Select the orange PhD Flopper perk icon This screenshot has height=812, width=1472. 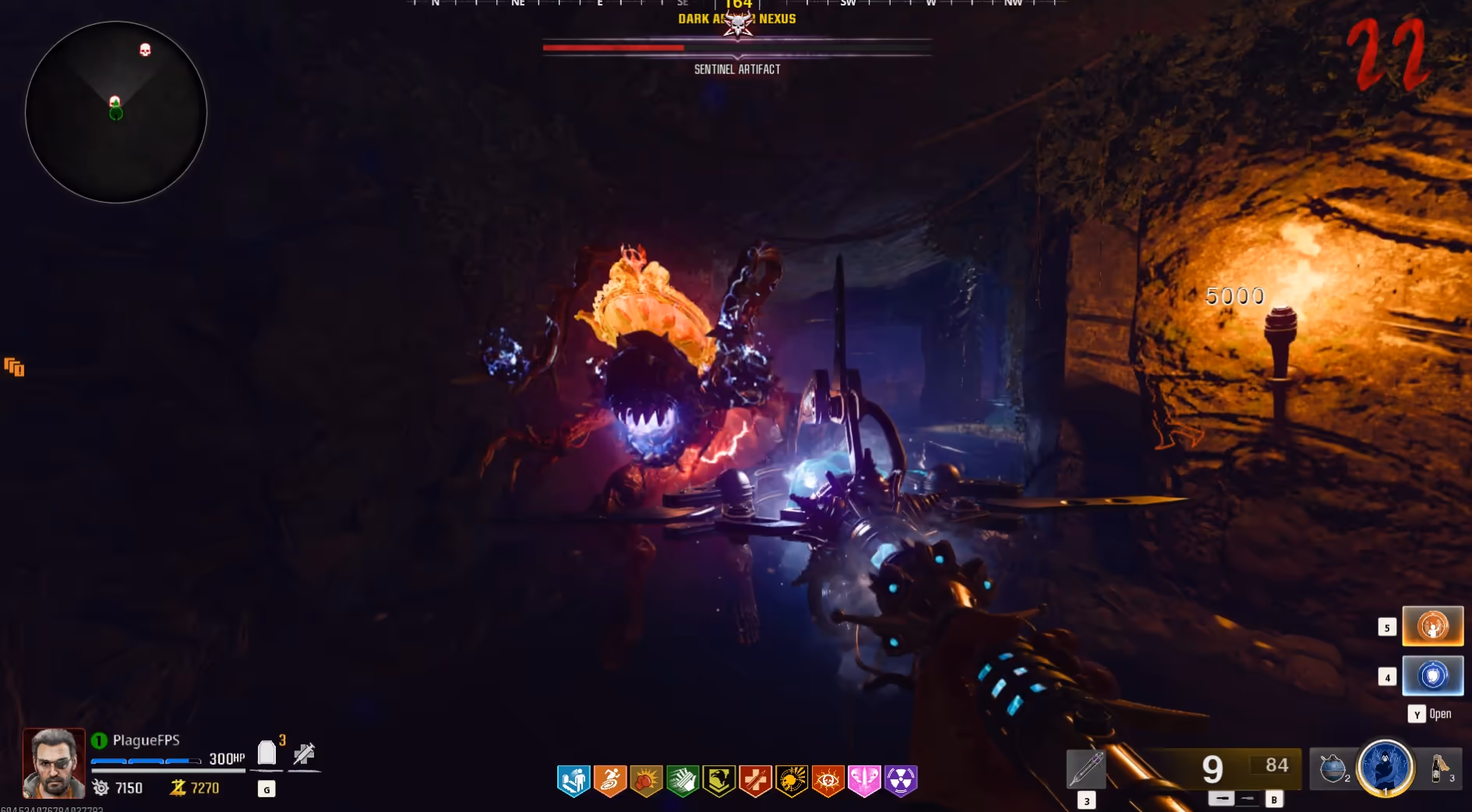610,780
